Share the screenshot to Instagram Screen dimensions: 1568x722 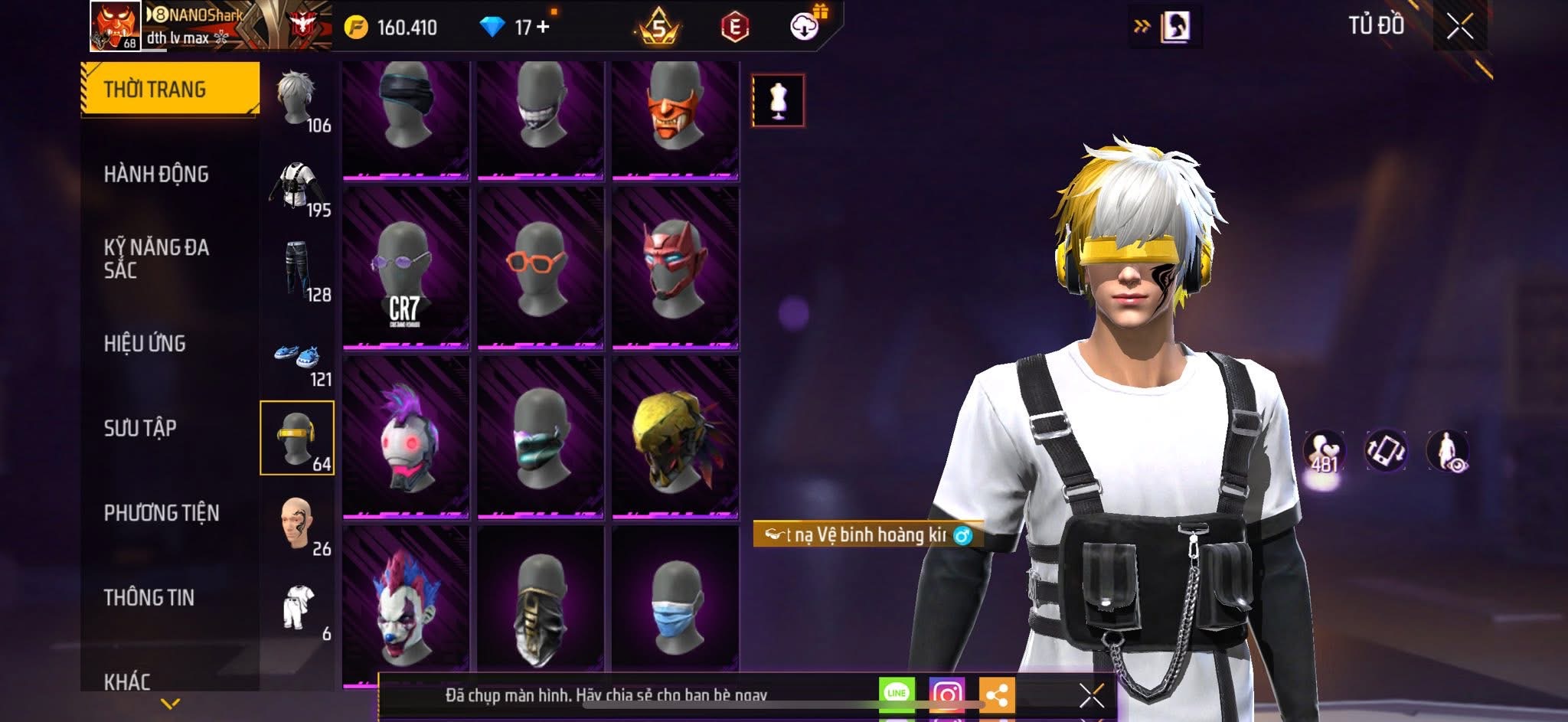pyautogui.click(x=946, y=694)
